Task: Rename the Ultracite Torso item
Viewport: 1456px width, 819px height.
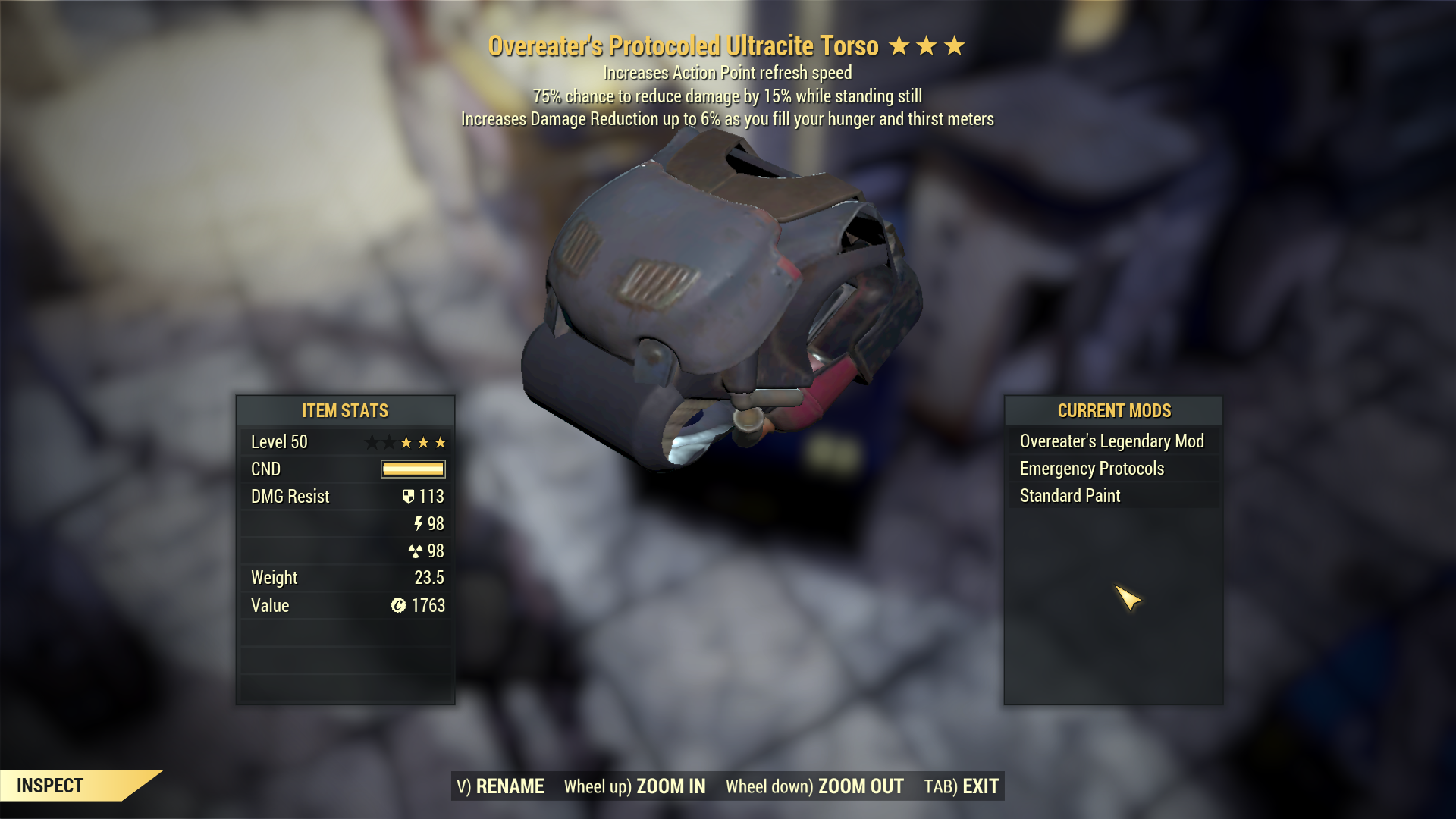Action: (500, 786)
